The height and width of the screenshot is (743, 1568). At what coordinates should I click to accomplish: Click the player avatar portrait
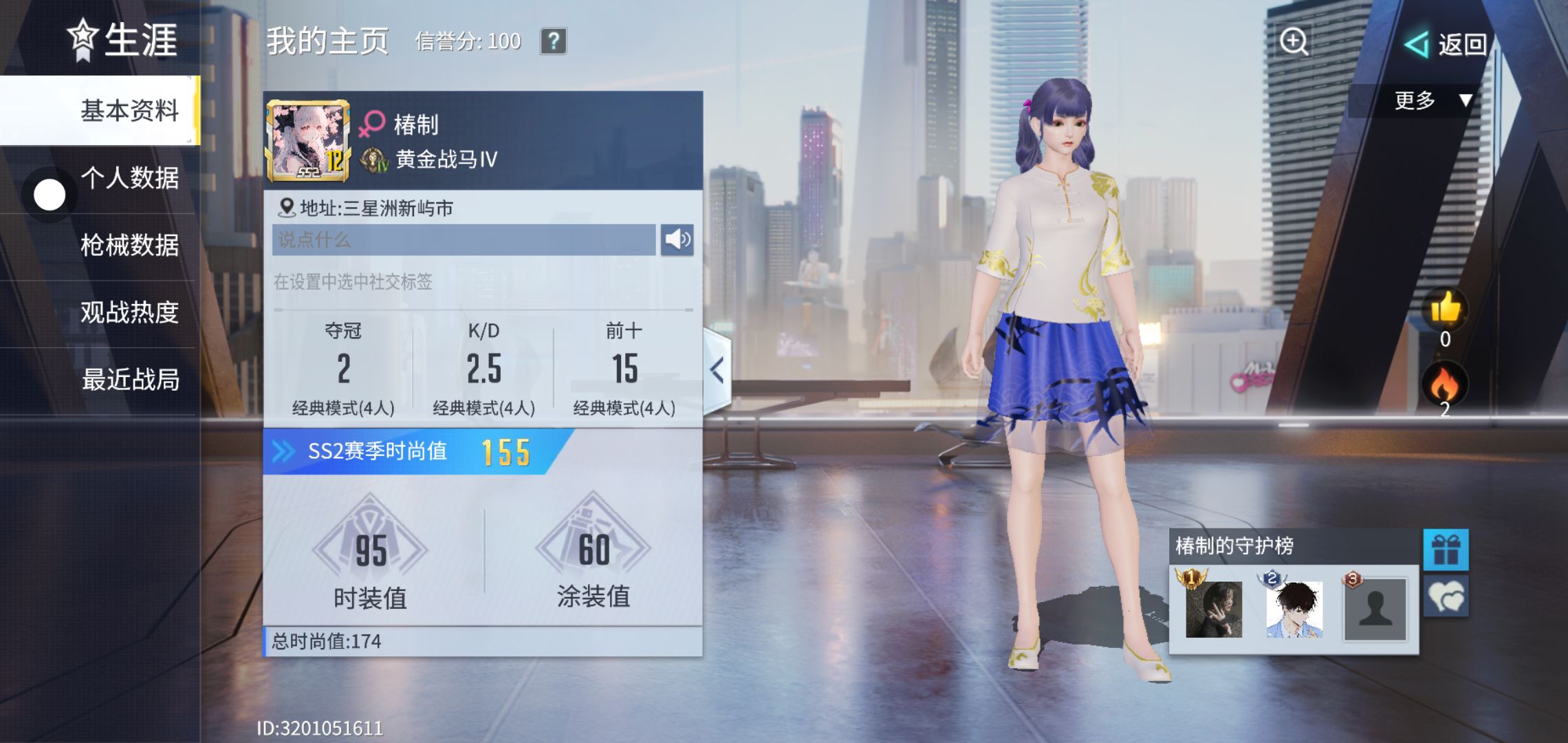(307, 141)
